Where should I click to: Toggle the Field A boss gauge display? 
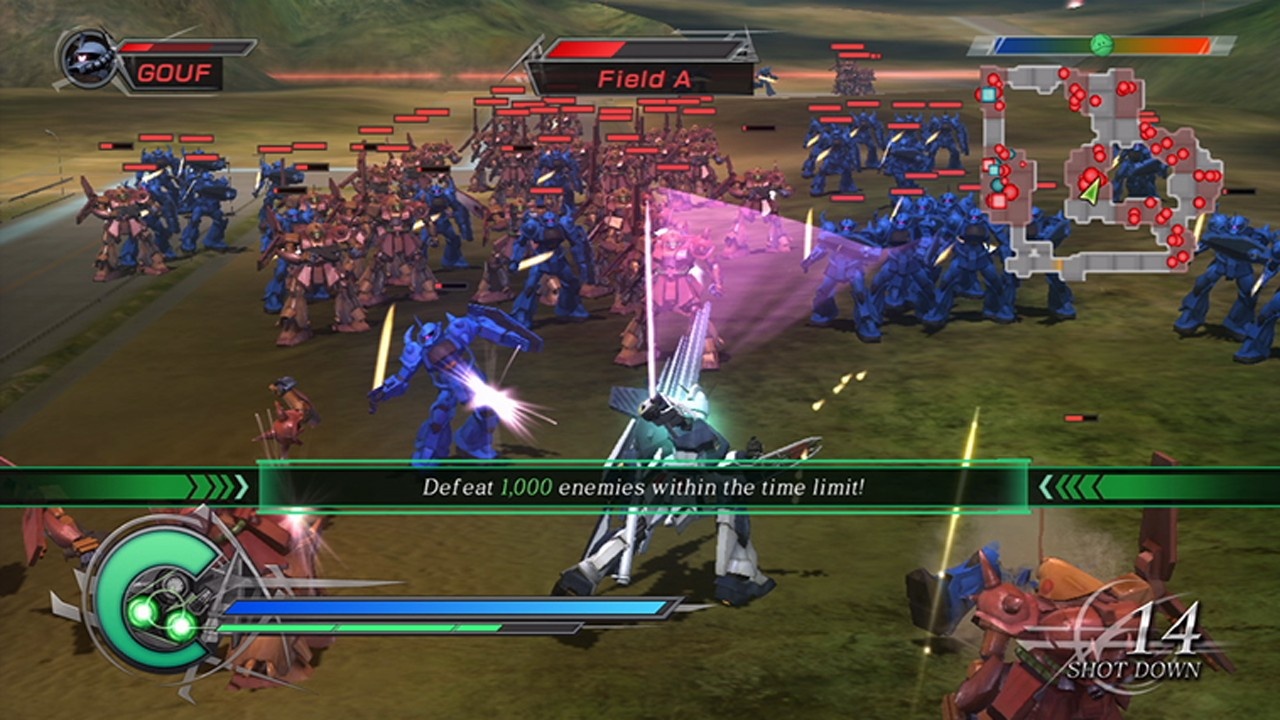(645, 48)
